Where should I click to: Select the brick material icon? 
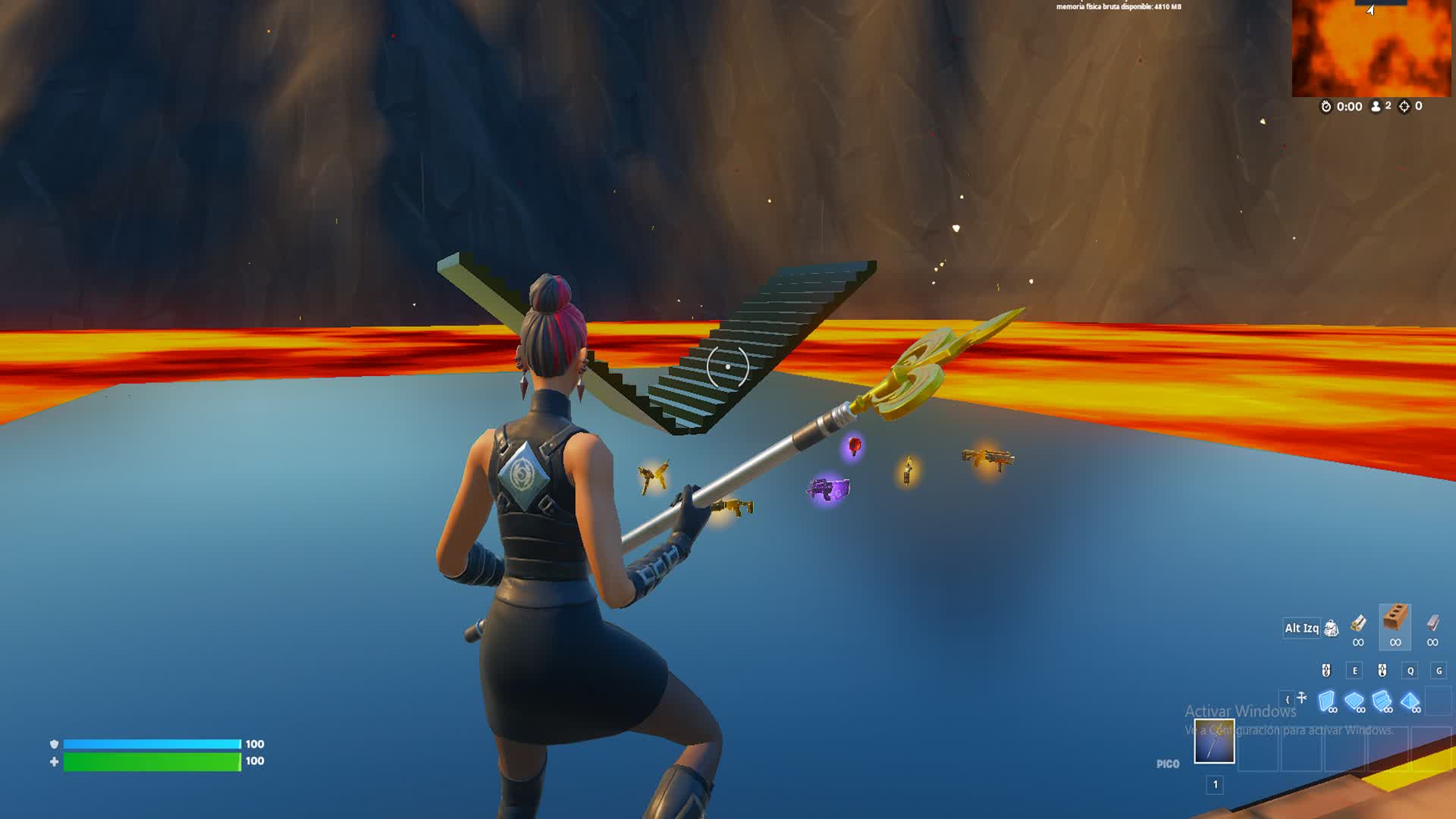point(1394,618)
